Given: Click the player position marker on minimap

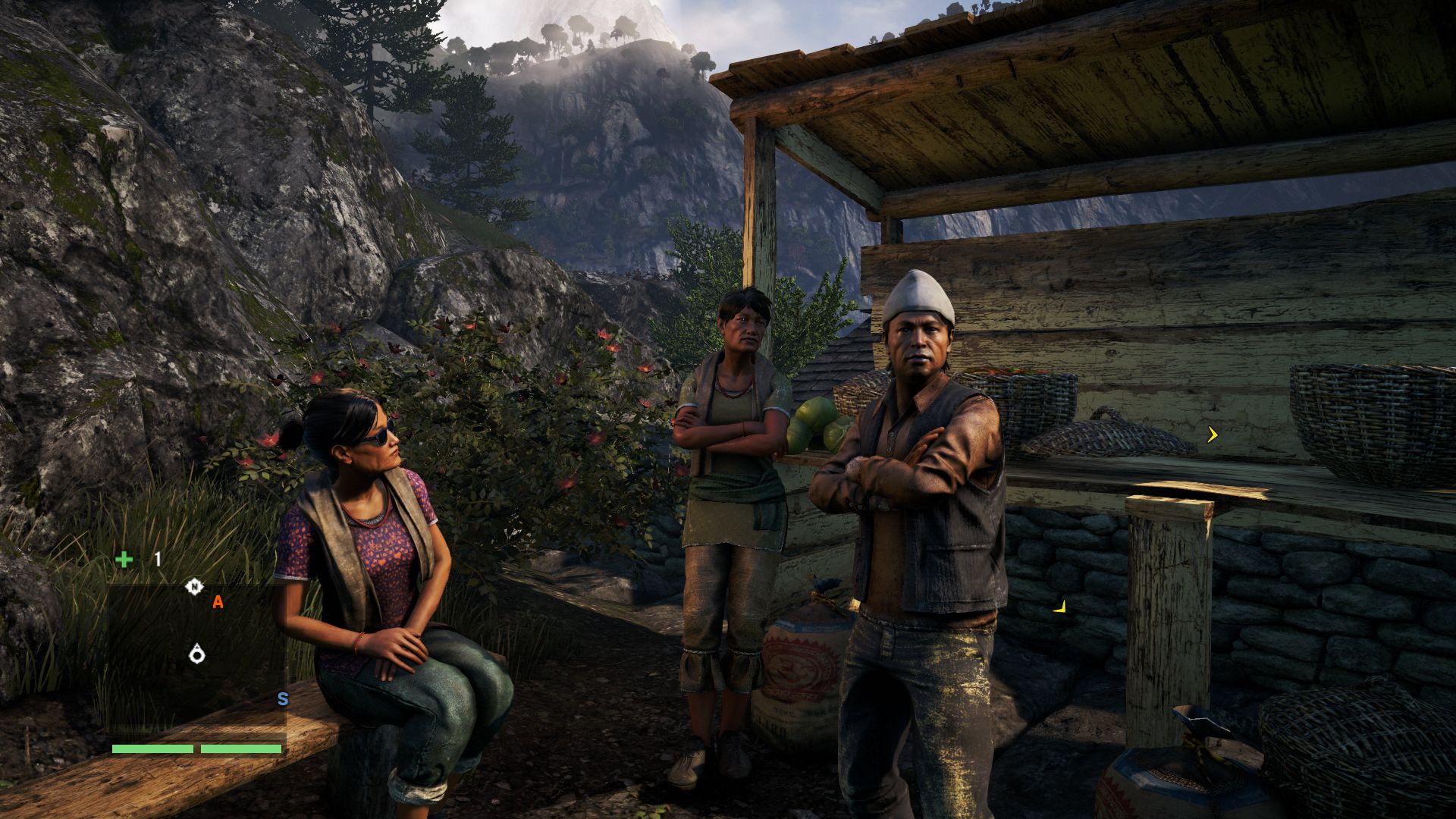Looking at the screenshot, I should pyautogui.click(x=197, y=653).
